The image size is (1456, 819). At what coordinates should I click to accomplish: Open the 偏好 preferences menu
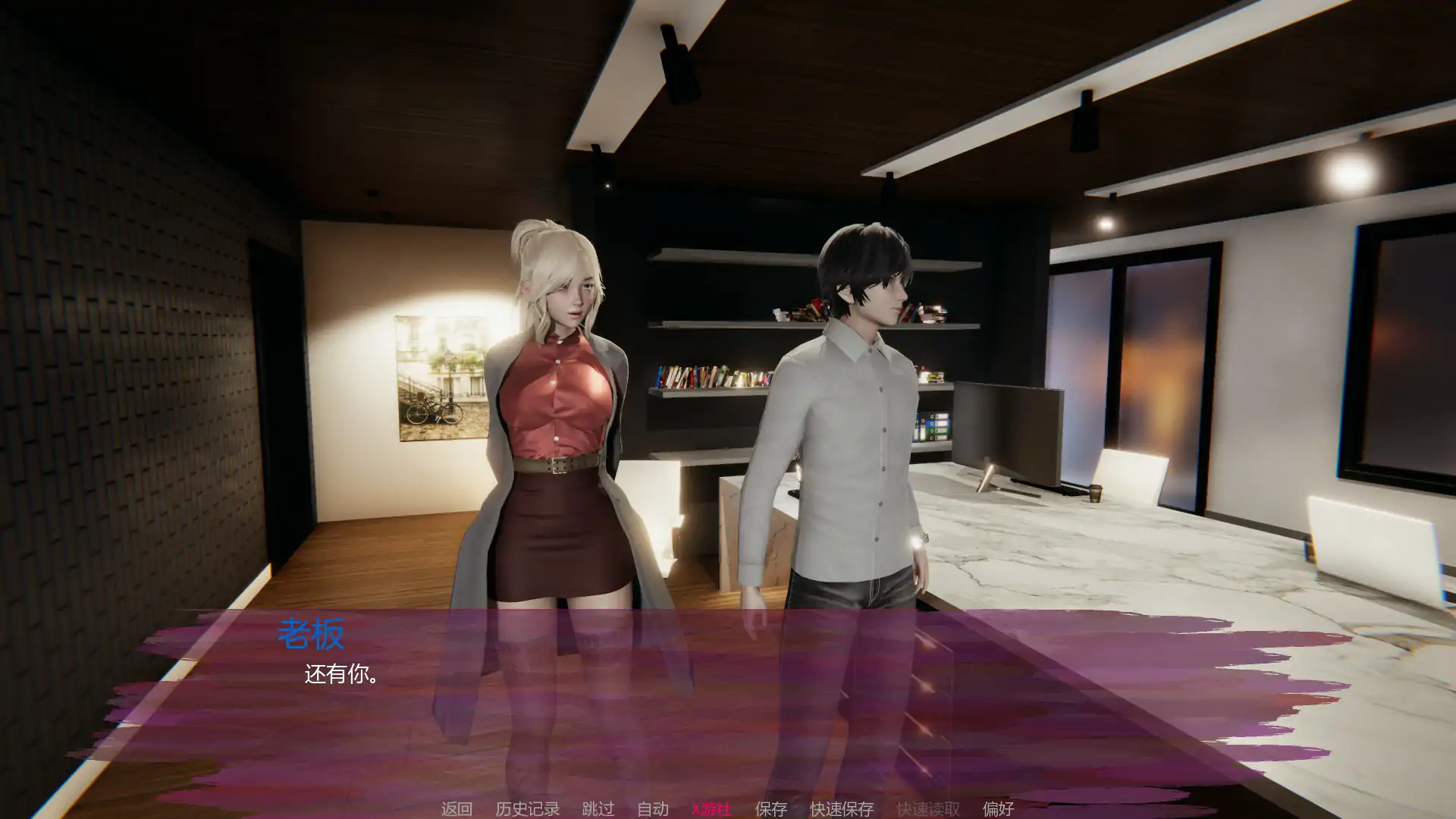[x=999, y=809]
